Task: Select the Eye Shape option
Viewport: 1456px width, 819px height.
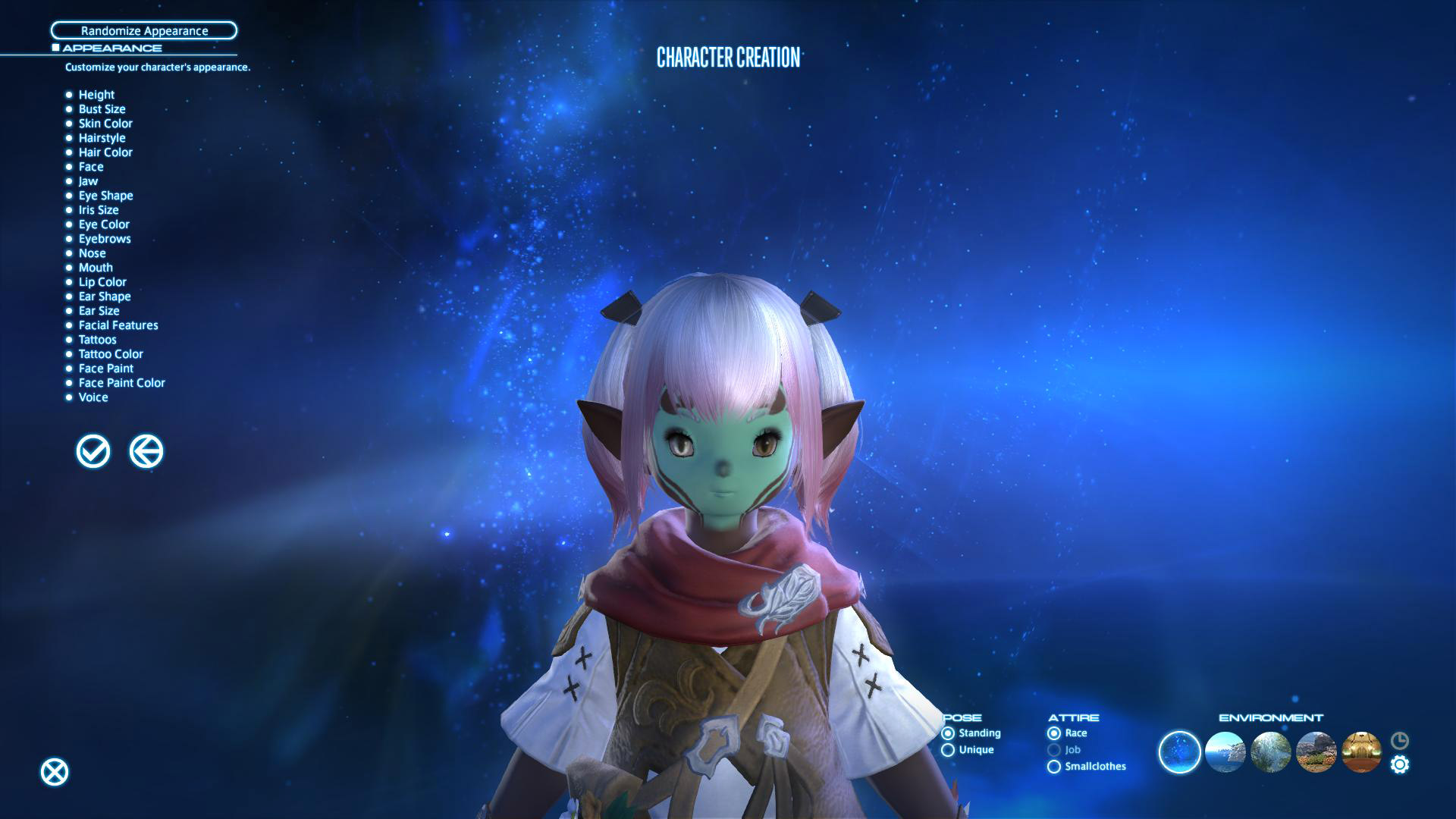Action: pyautogui.click(x=105, y=196)
